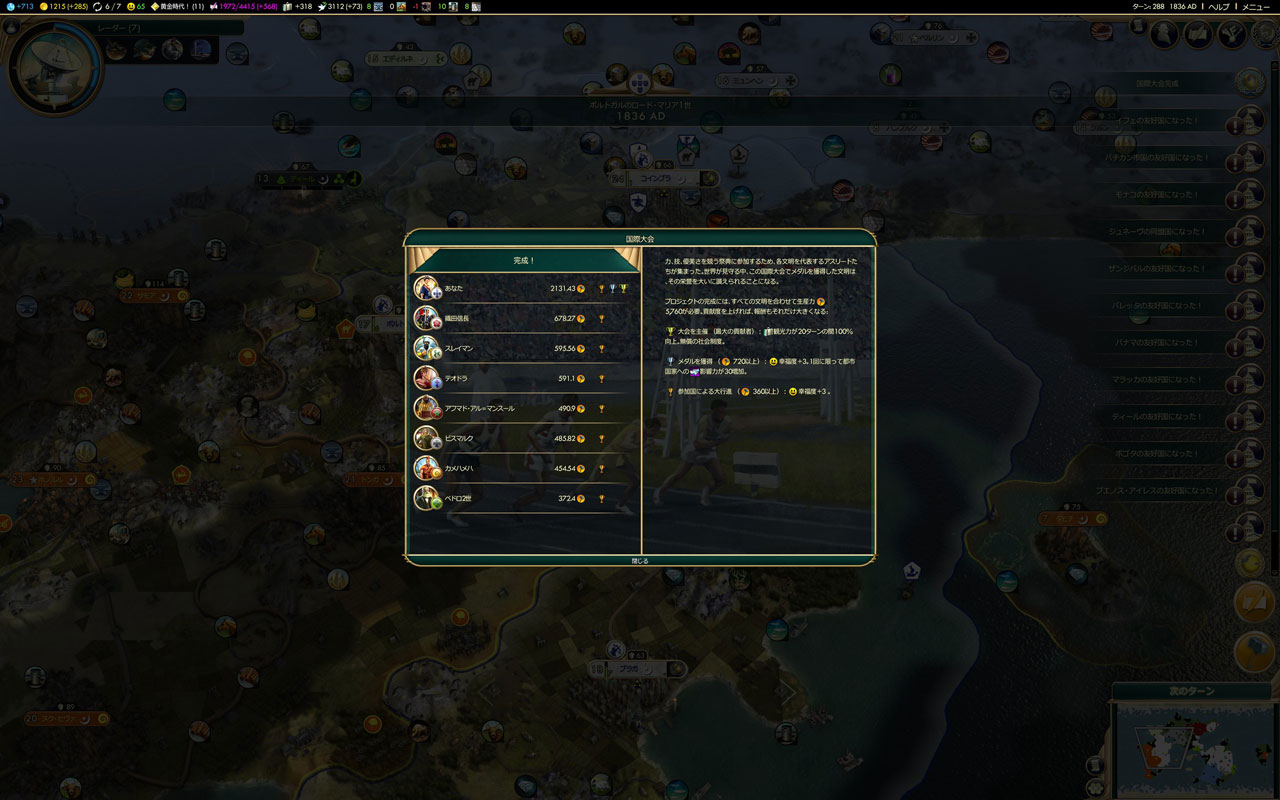Choose the カメハメハ leader row

(x=524, y=468)
